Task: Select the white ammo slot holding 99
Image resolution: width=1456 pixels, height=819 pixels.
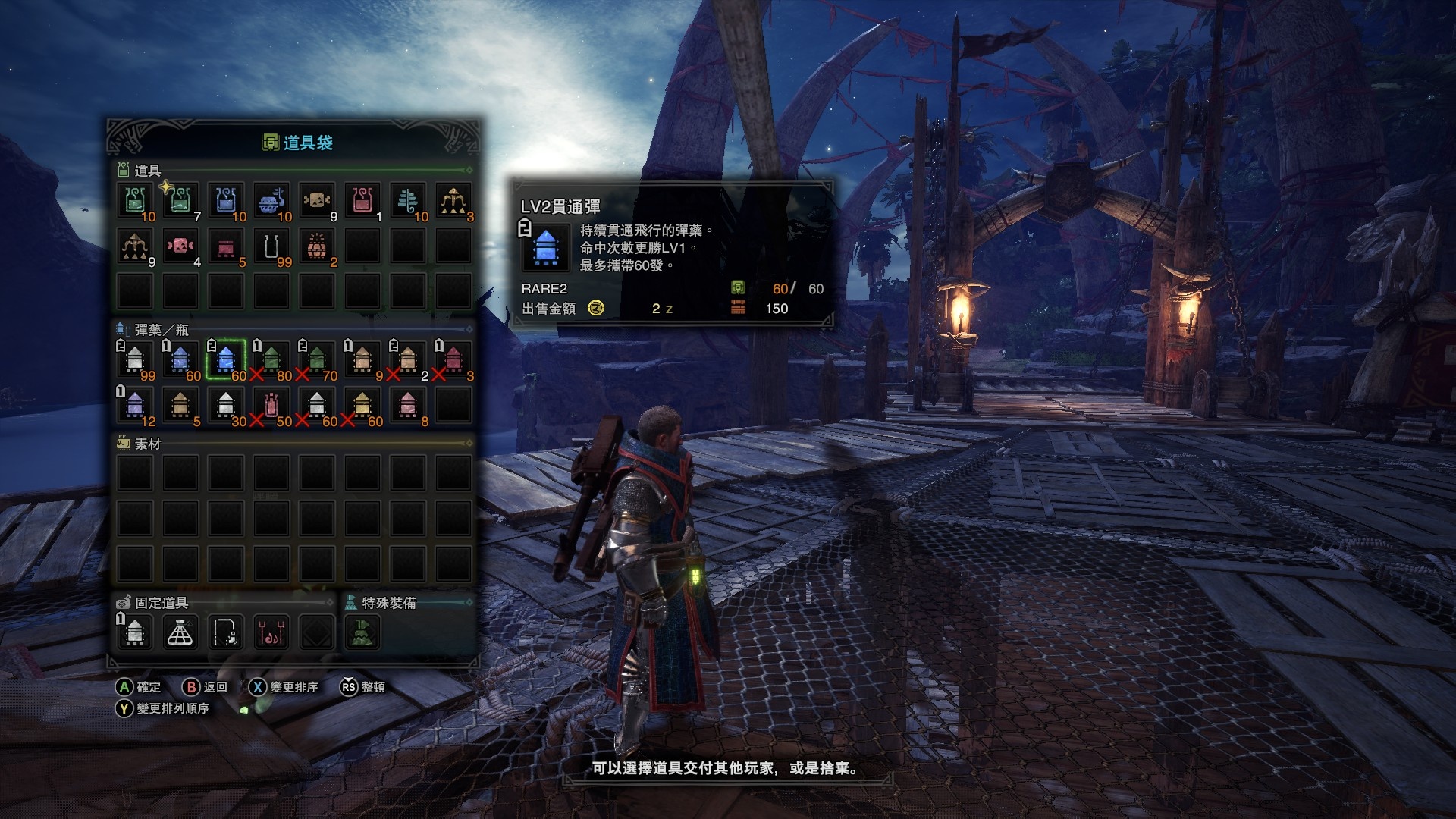Action: pyautogui.click(x=135, y=359)
